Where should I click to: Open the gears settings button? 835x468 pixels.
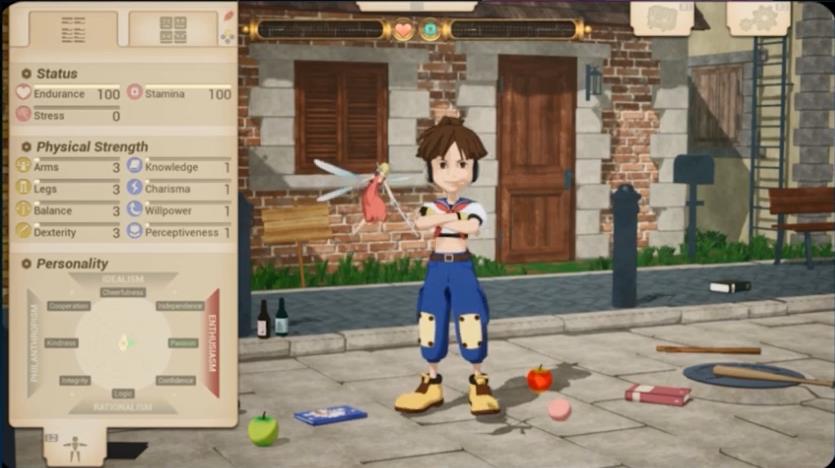coord(758,17)
